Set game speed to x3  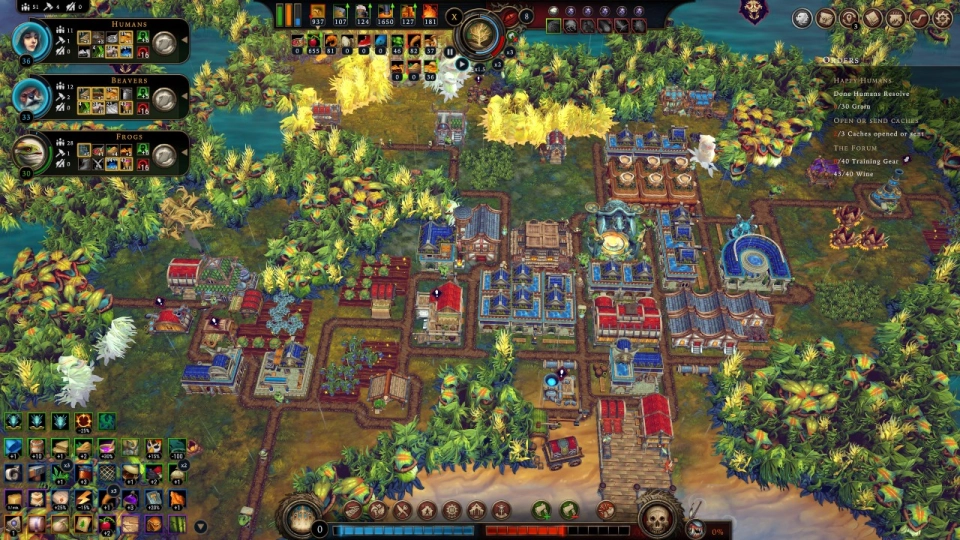point(510,51)
